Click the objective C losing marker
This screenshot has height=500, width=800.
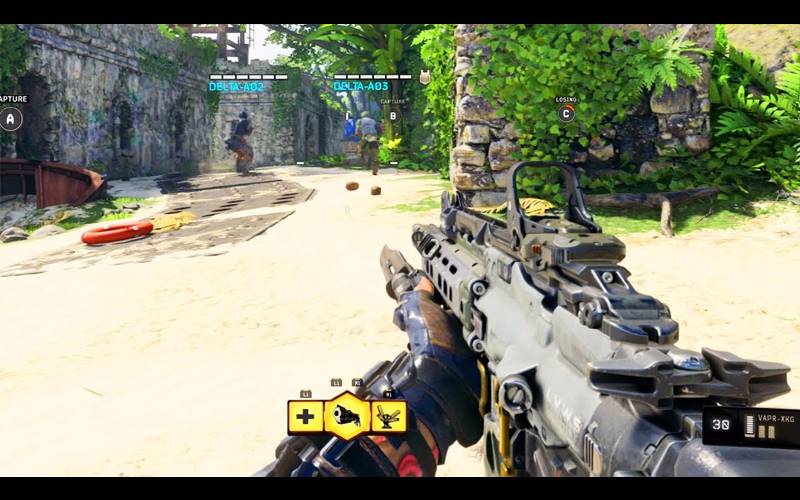click(566, 113)
